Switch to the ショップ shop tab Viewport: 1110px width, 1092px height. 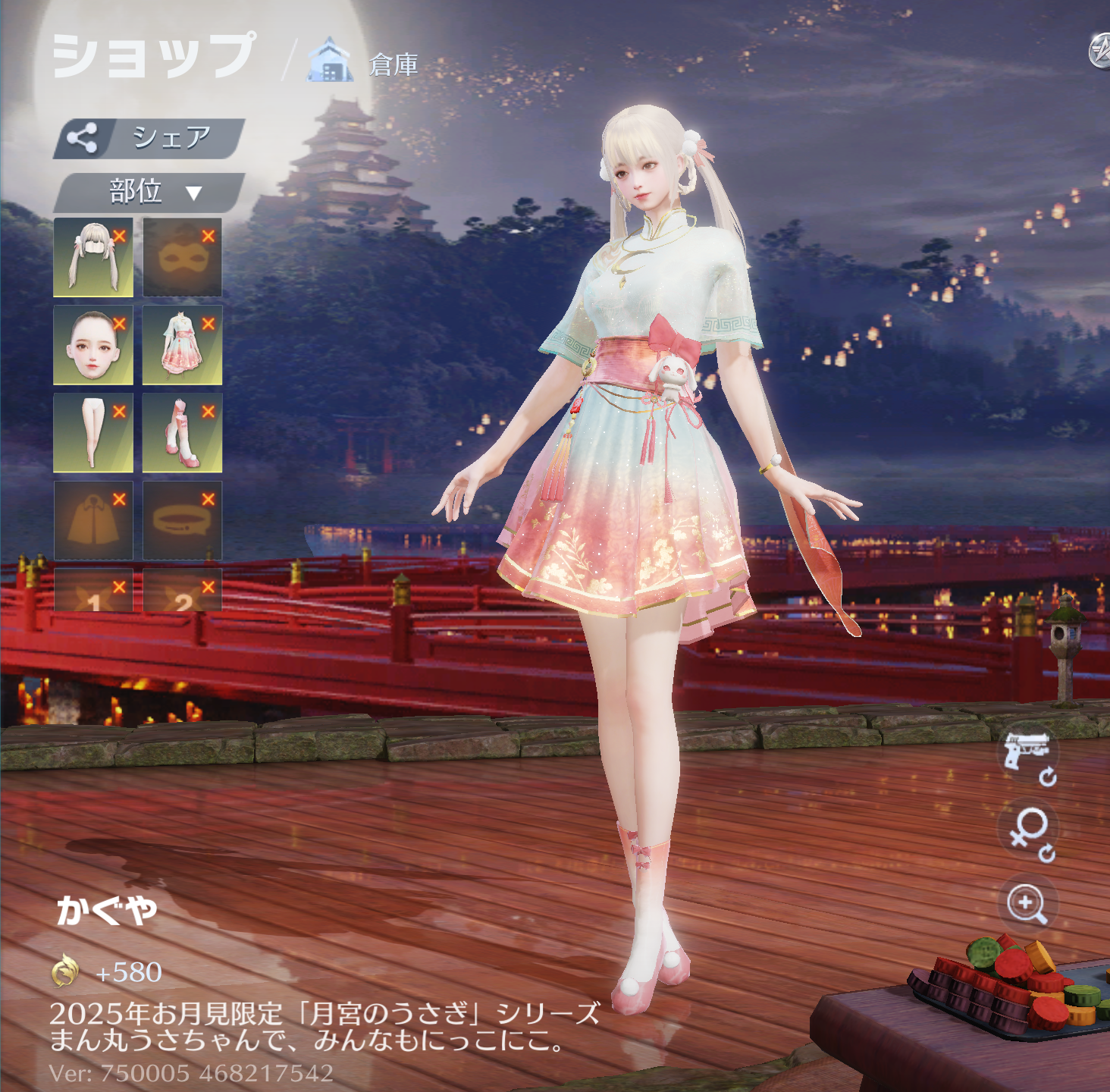click(154, 56)
